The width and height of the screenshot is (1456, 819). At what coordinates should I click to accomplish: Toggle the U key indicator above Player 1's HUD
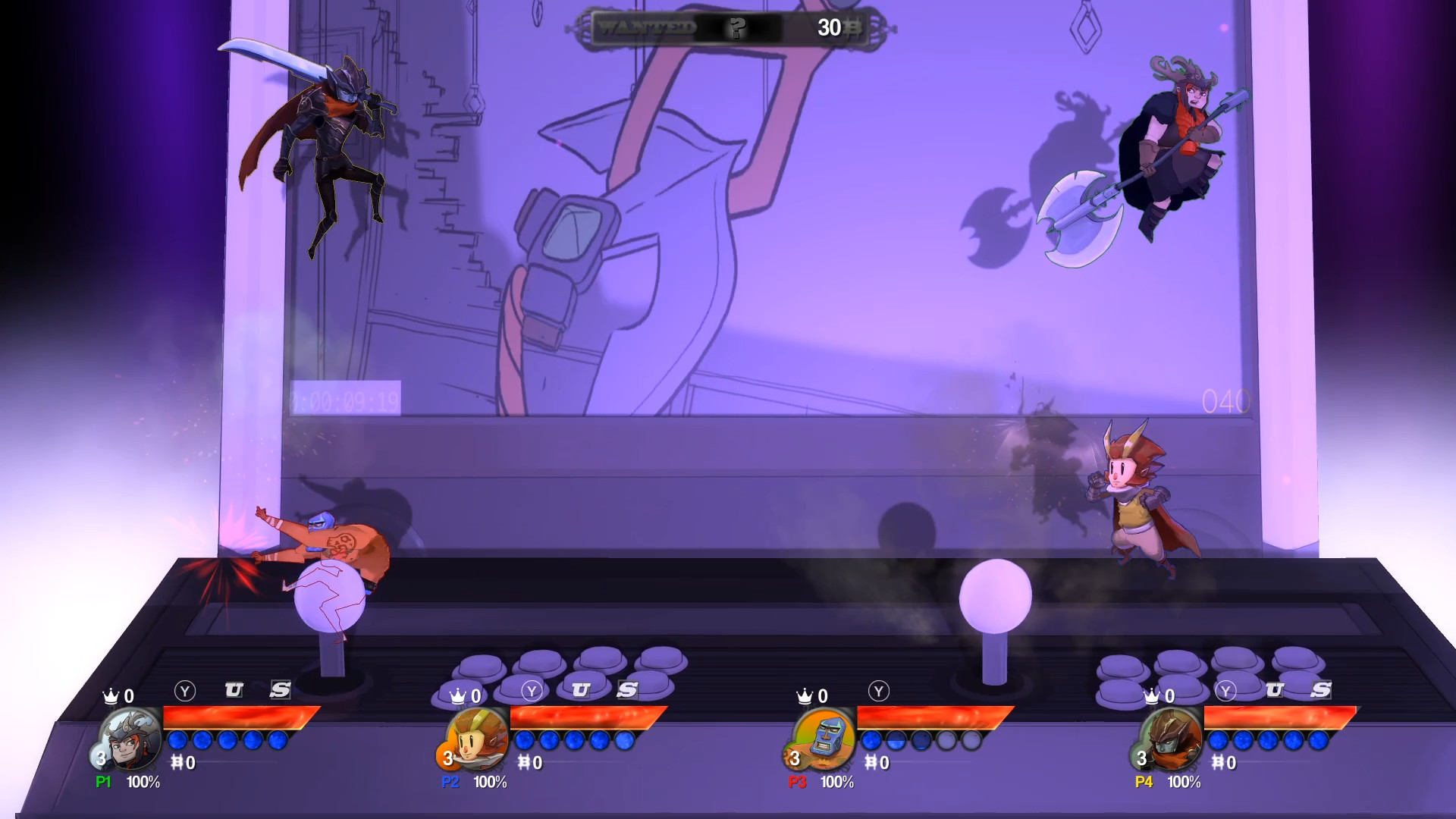click(x=233, y=690)
